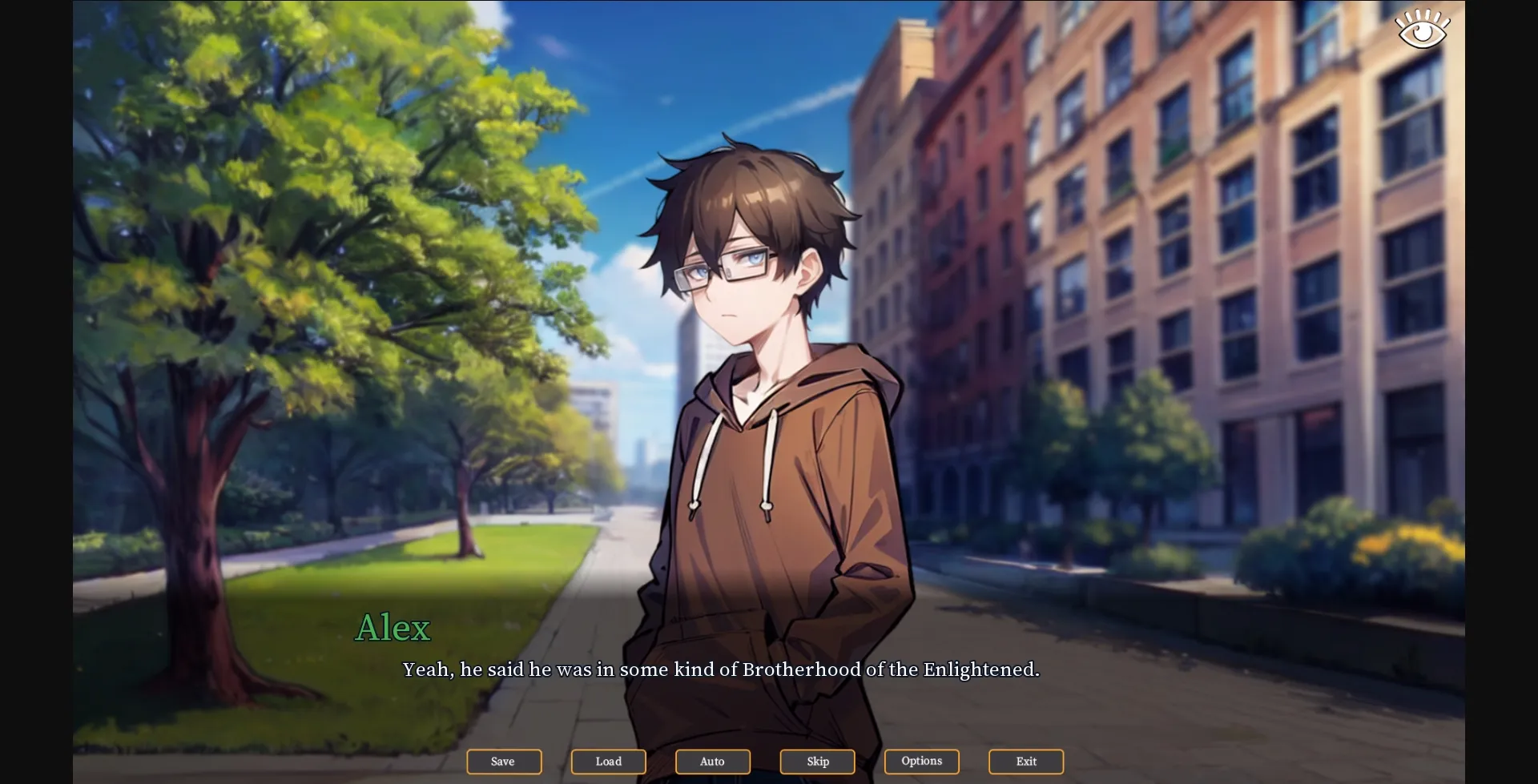Activate Skip mode to fast-forward dialogue
This screenshot has height=784, width=1538.
(x=816, y=762)
